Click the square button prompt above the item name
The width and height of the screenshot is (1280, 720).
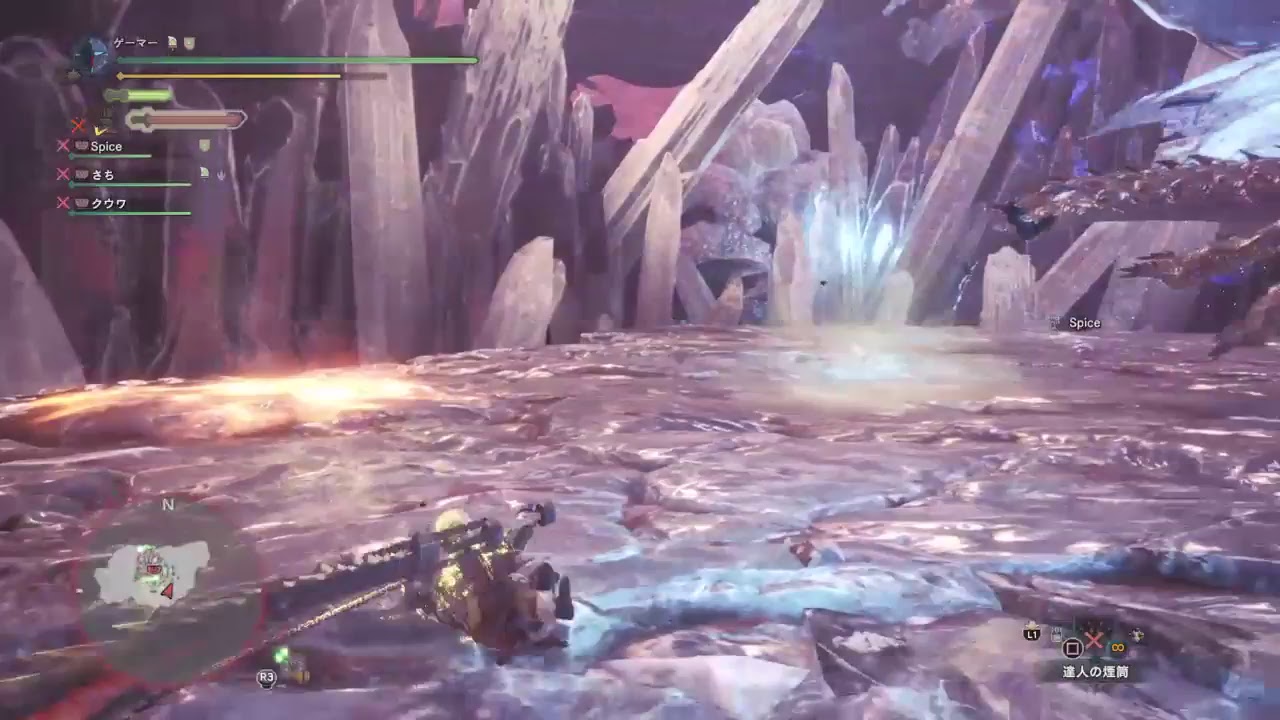[x=1073, y=647]
